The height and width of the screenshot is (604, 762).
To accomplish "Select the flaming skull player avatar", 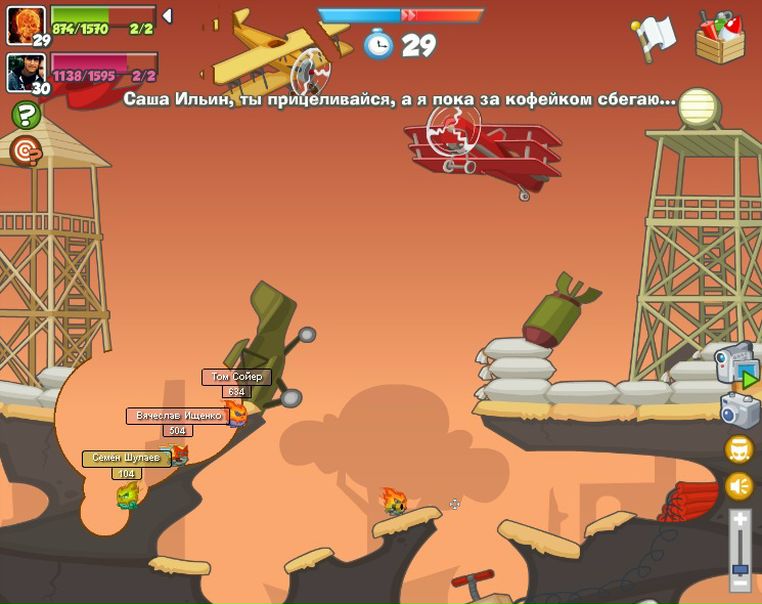I will pyautogui.click(x=25, y=23).
